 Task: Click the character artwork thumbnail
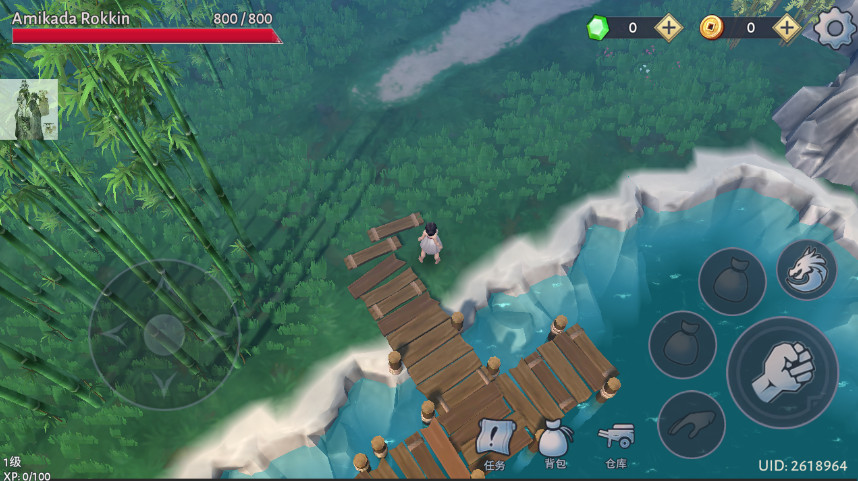[28, 110]
